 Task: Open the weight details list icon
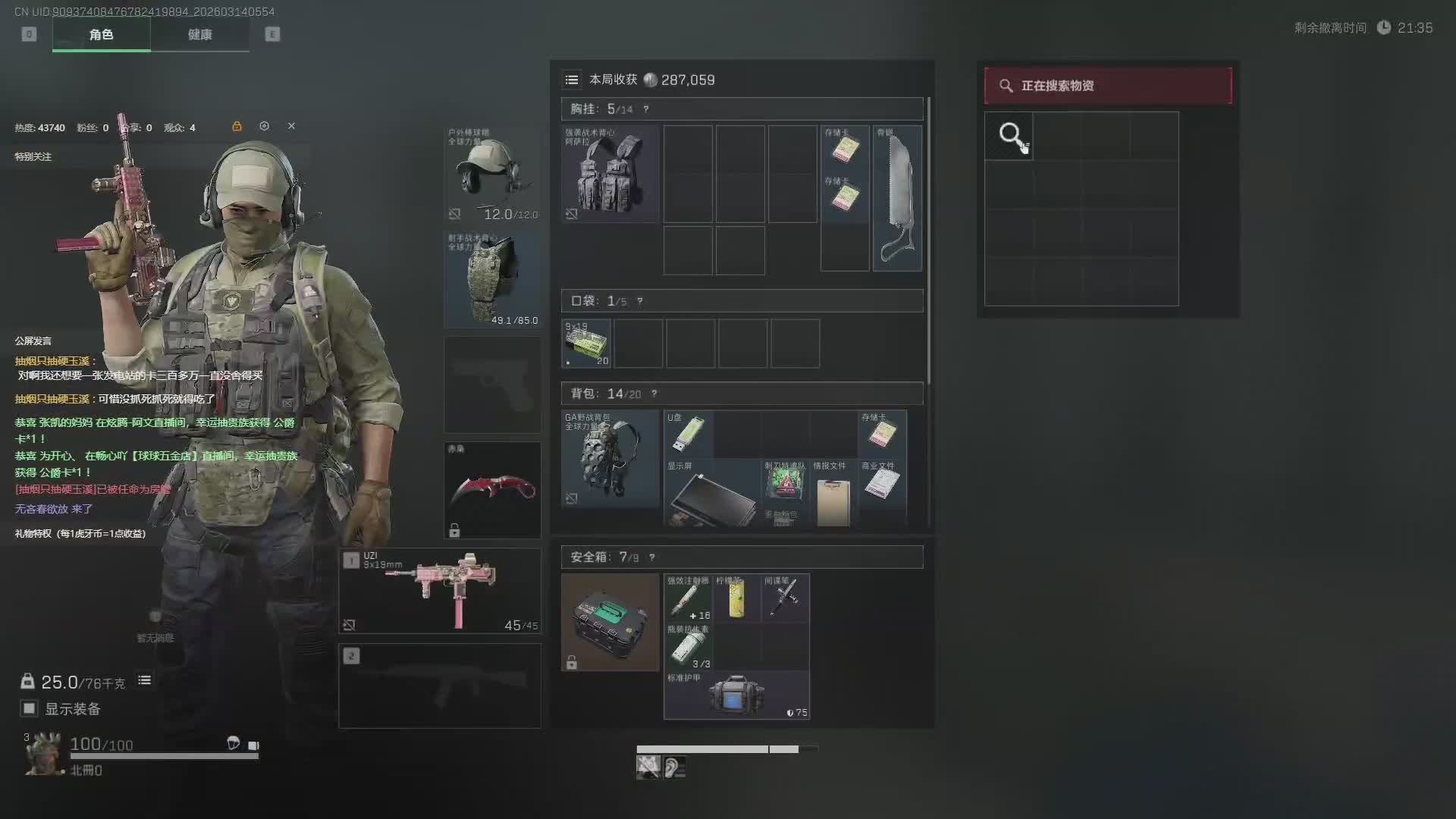pyautogui.click(x=144, y=680)
